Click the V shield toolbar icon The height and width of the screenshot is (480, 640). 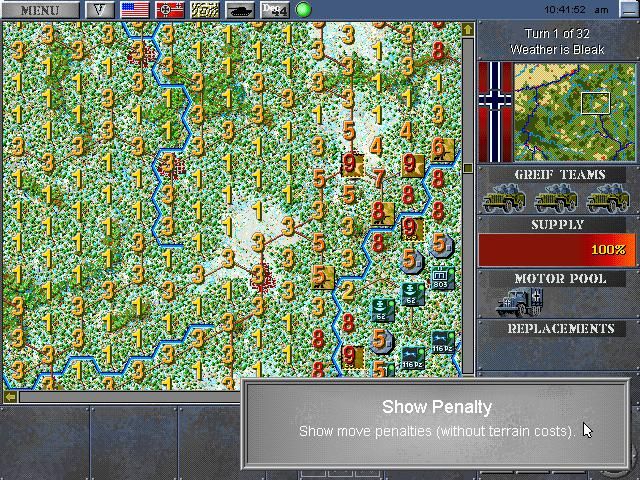point(100,10)
